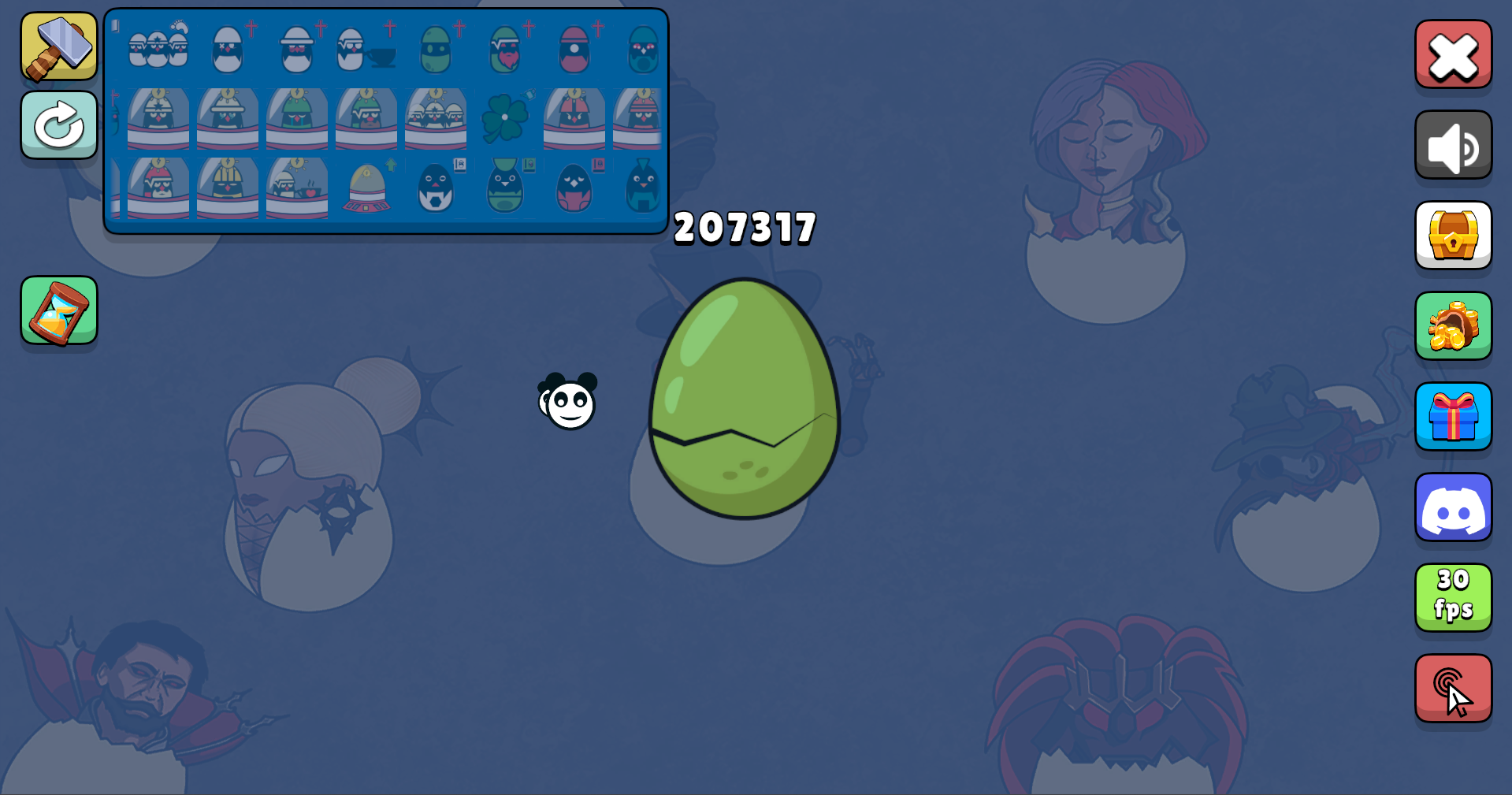Click the refresh arrow icon
The height and width of the screenshot is (795, 1512).
point(58,124)
